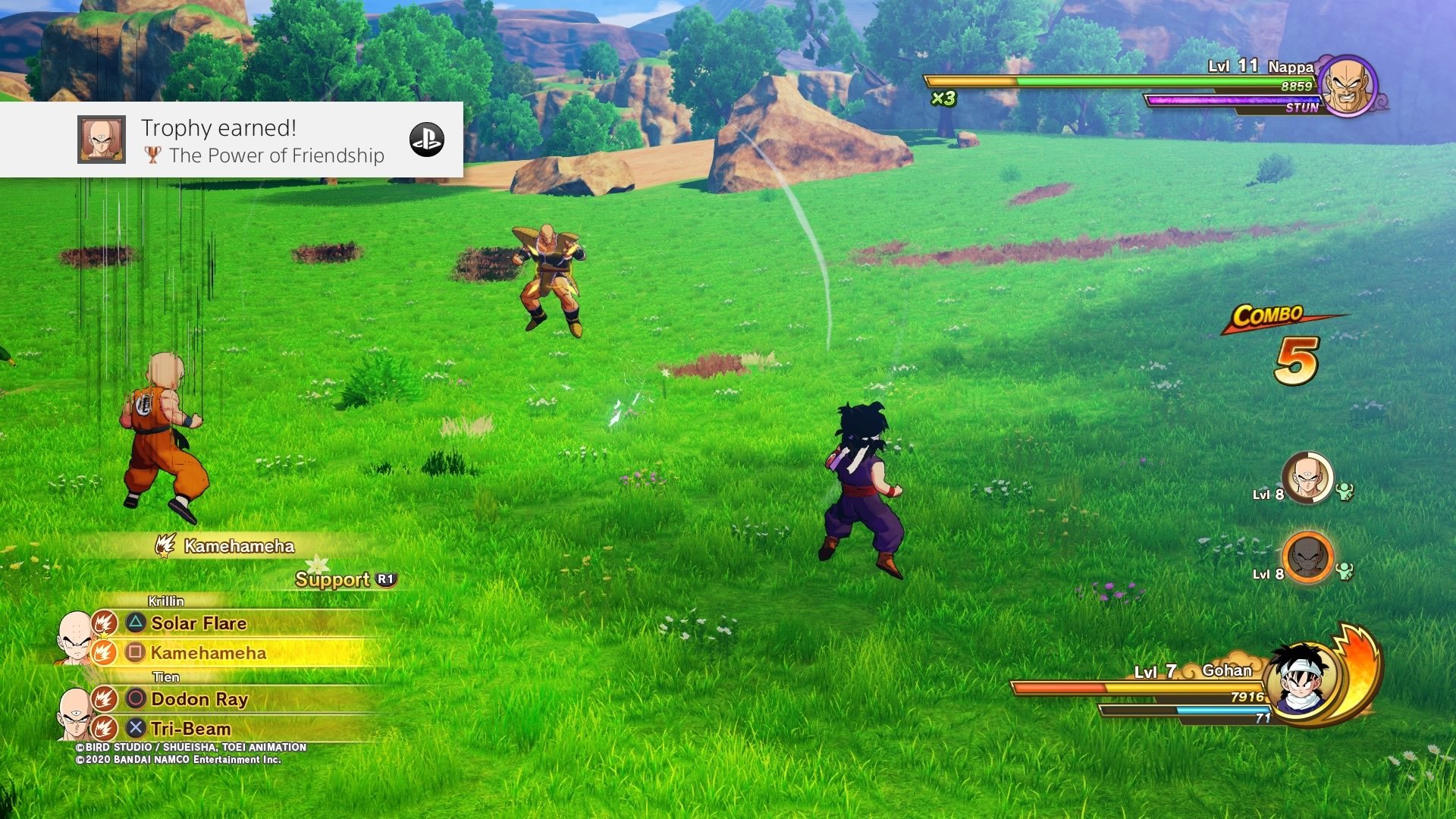
Task: Select Krillin's Solar Flare support attack
Action: 199,623
